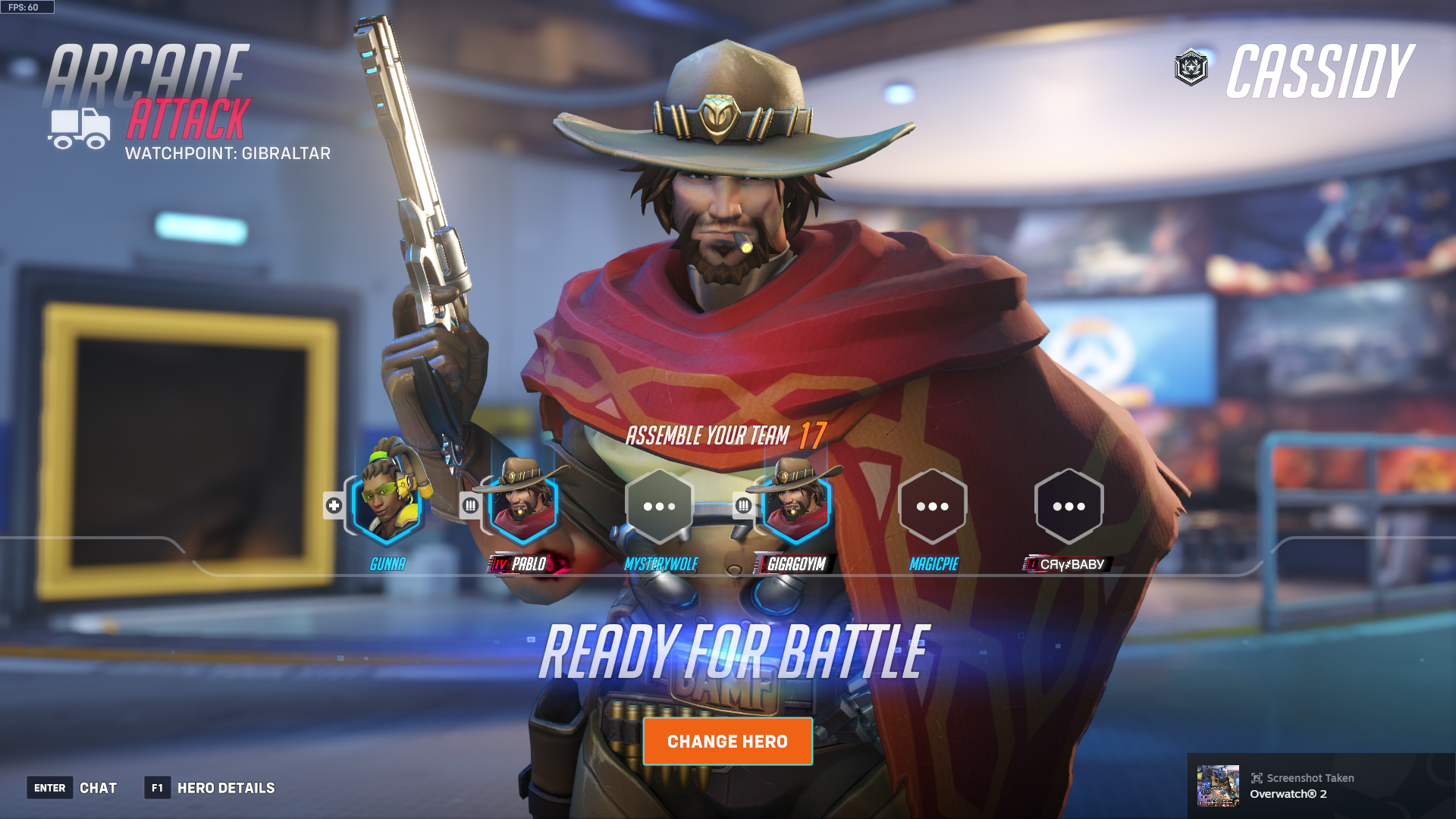1456x819 pixels.
Task: Select the Watchpoint: Gibraltar map label
Action: [228, 154]
